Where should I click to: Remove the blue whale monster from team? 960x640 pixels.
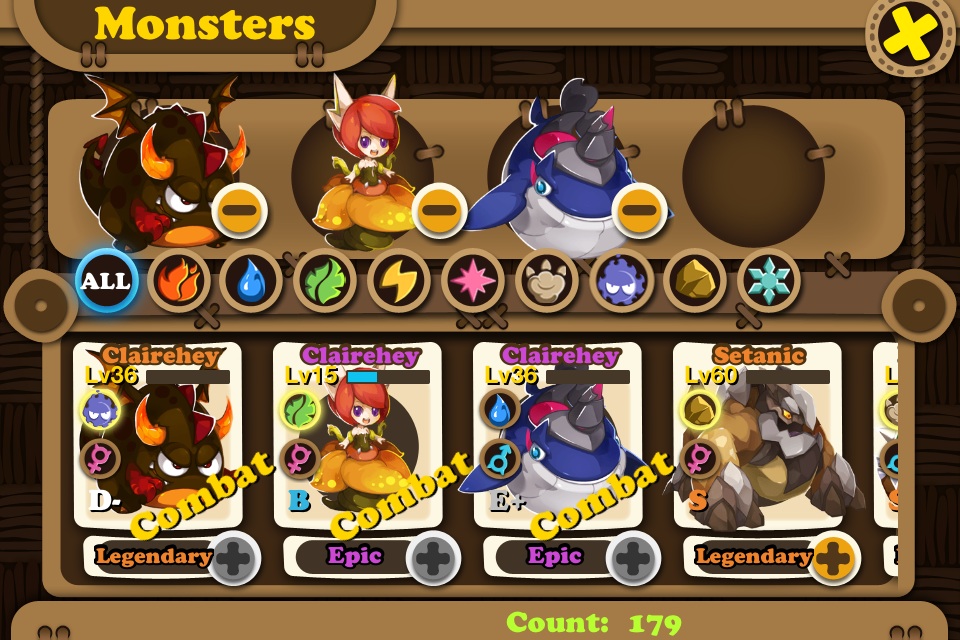640,210
